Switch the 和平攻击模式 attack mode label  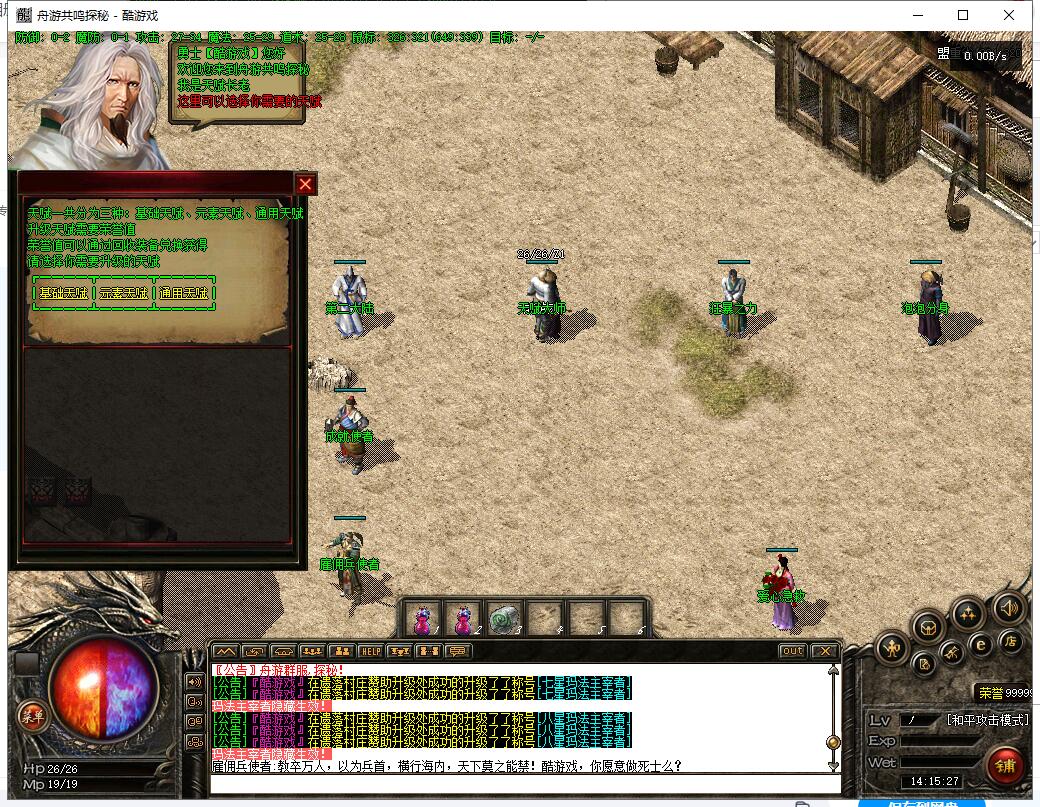[987, 720]
